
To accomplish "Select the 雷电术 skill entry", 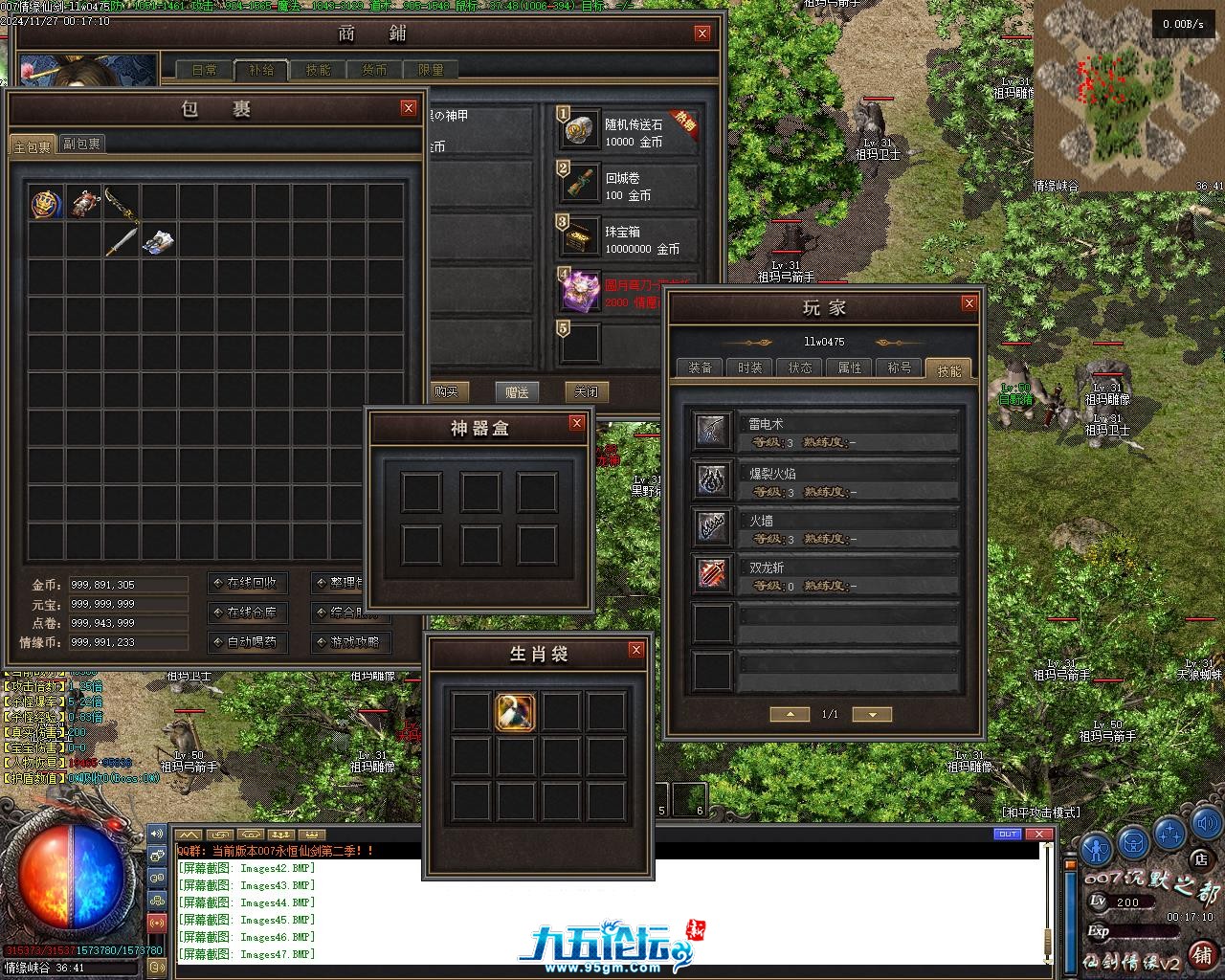I will (x=825, y=432).
